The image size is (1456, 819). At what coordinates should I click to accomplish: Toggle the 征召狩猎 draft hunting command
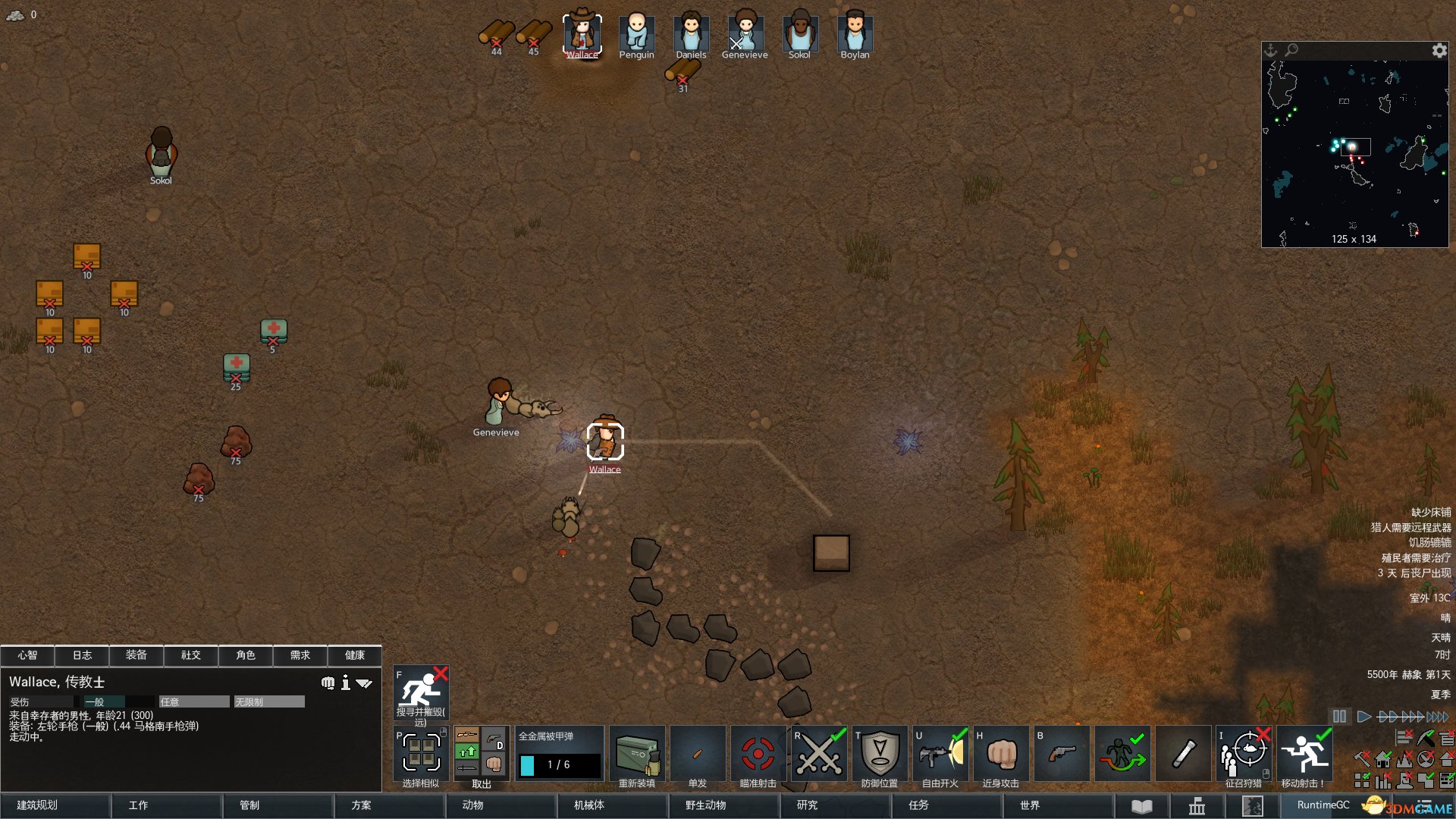pyautogui.click(x=1244, y=755)
